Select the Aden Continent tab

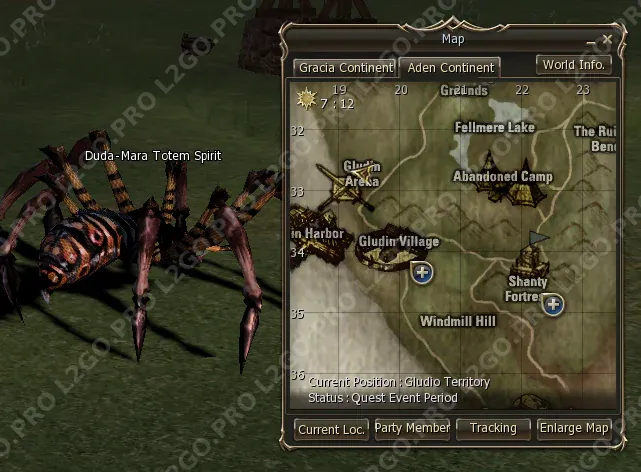449,68
